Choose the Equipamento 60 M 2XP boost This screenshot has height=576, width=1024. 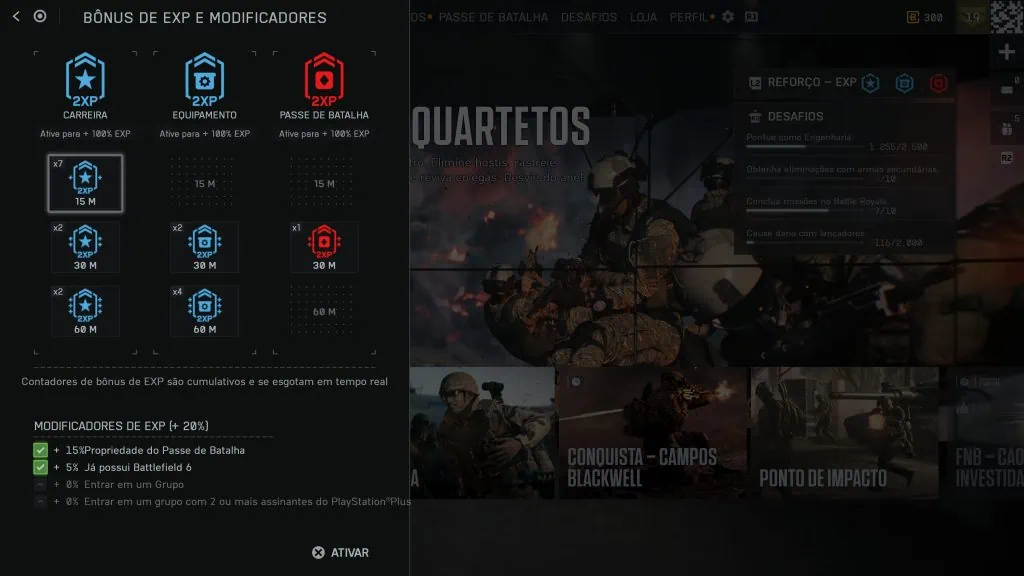point(204,311)
